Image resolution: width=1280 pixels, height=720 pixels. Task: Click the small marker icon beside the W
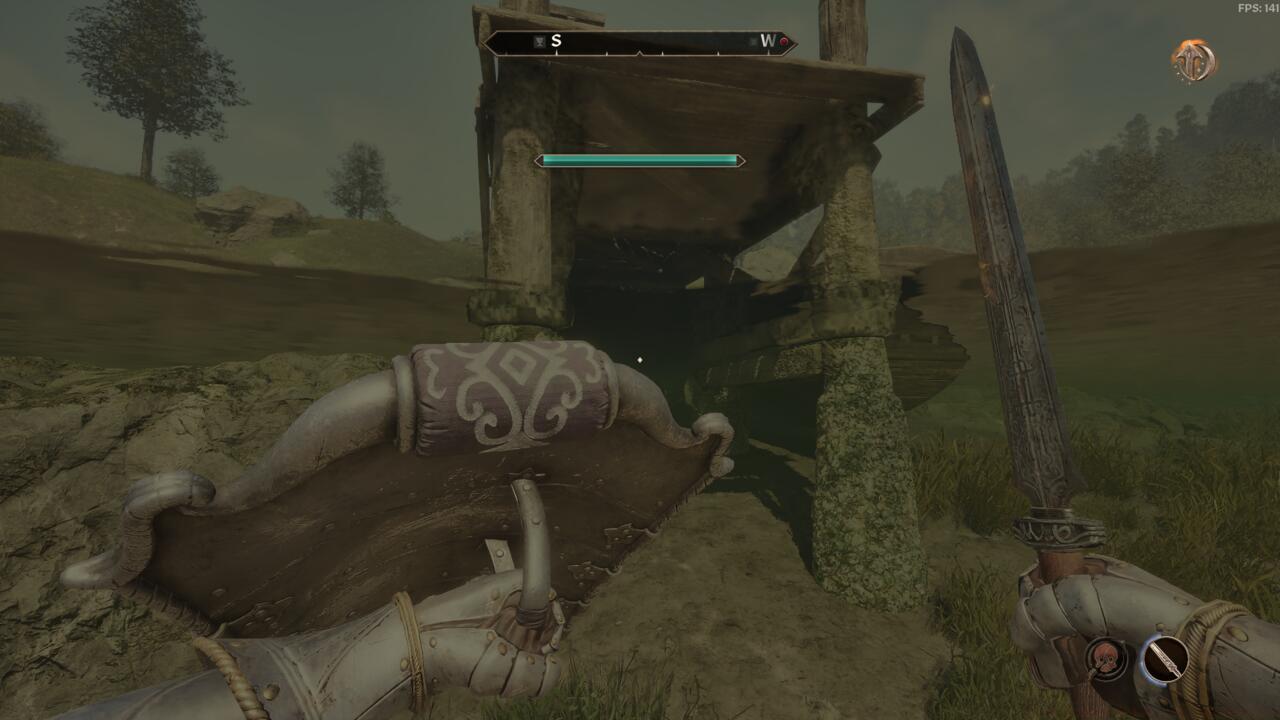tap(754, 41)
